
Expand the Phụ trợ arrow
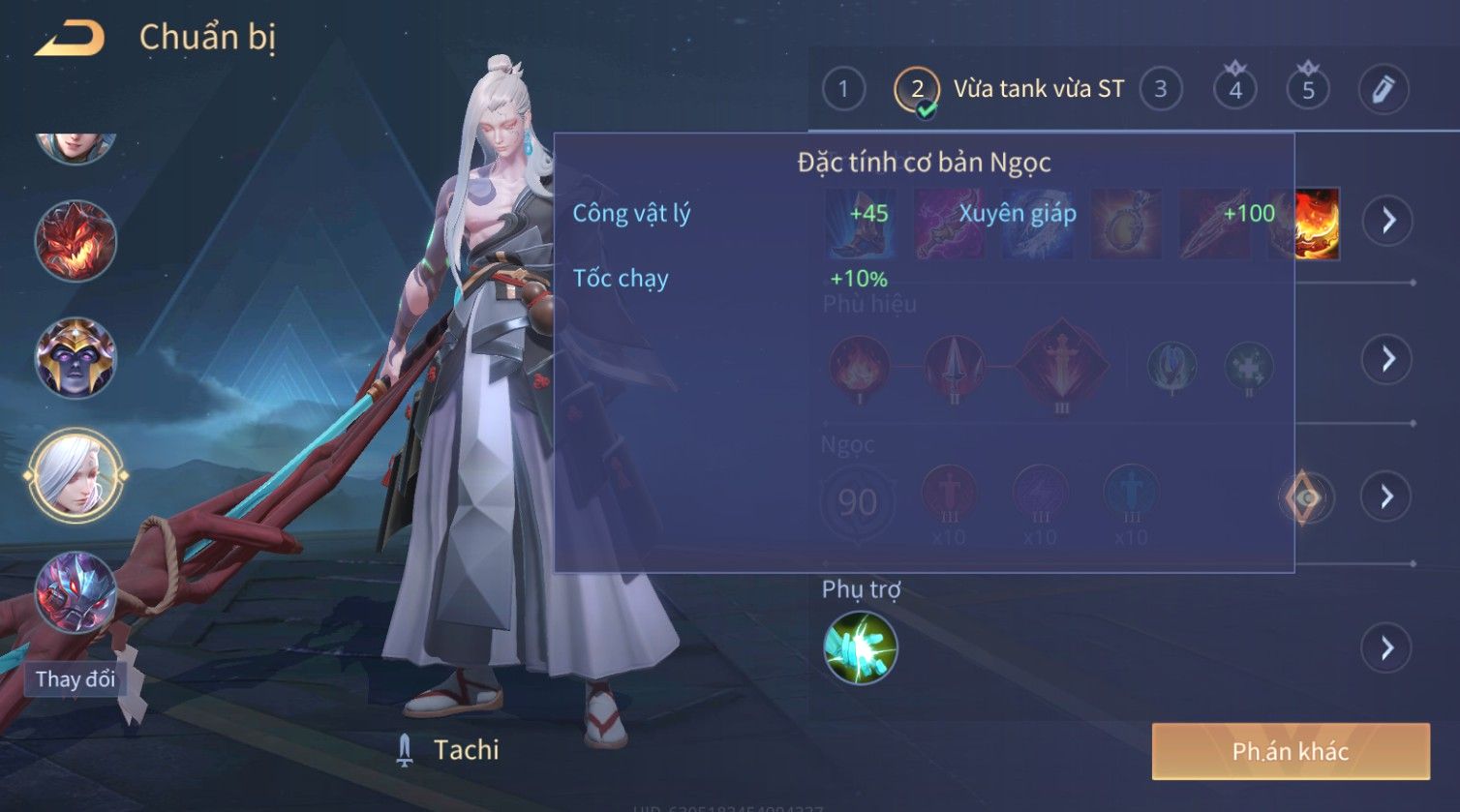click(1387, 647)
